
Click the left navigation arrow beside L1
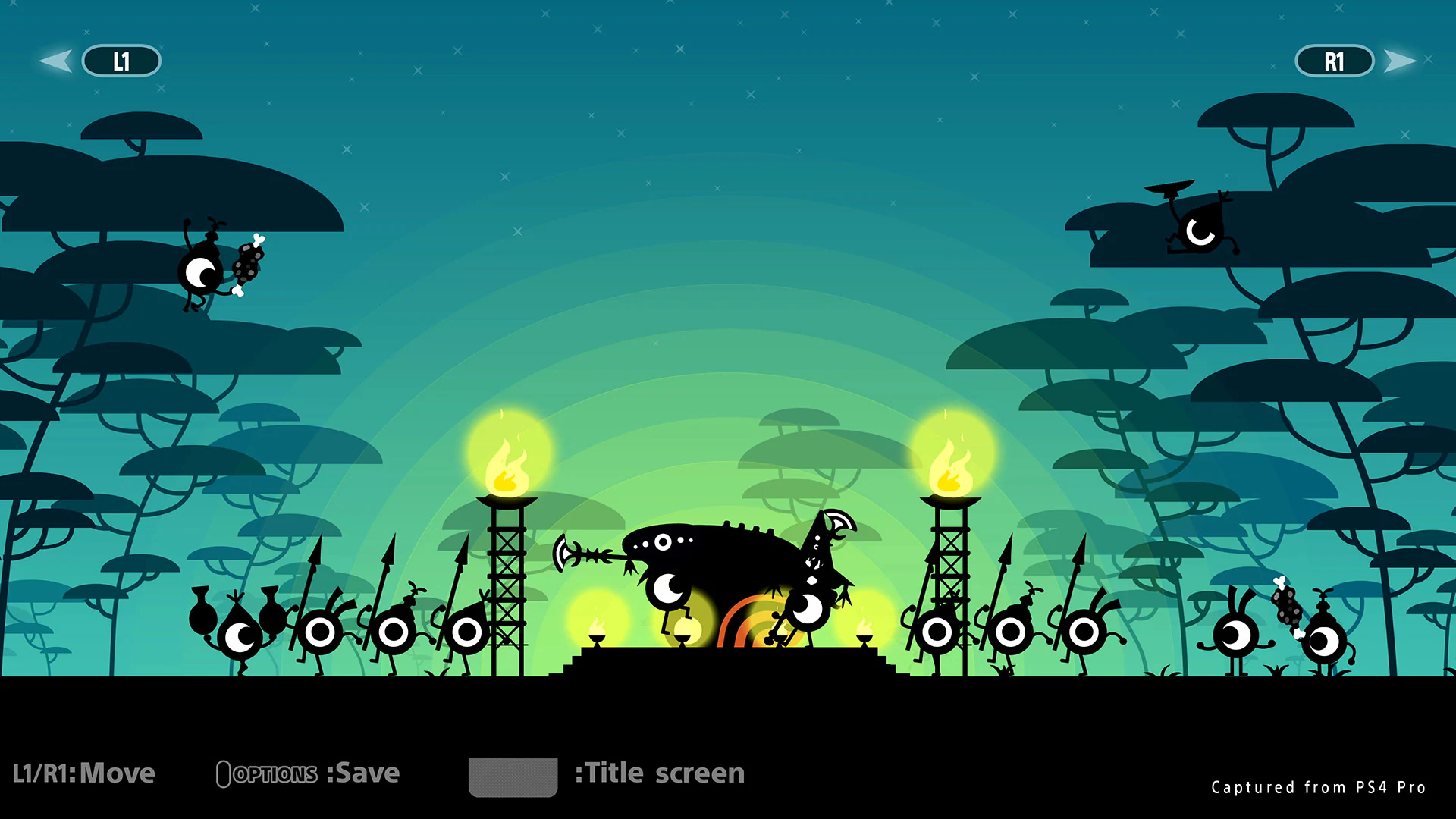coord(57,61)
